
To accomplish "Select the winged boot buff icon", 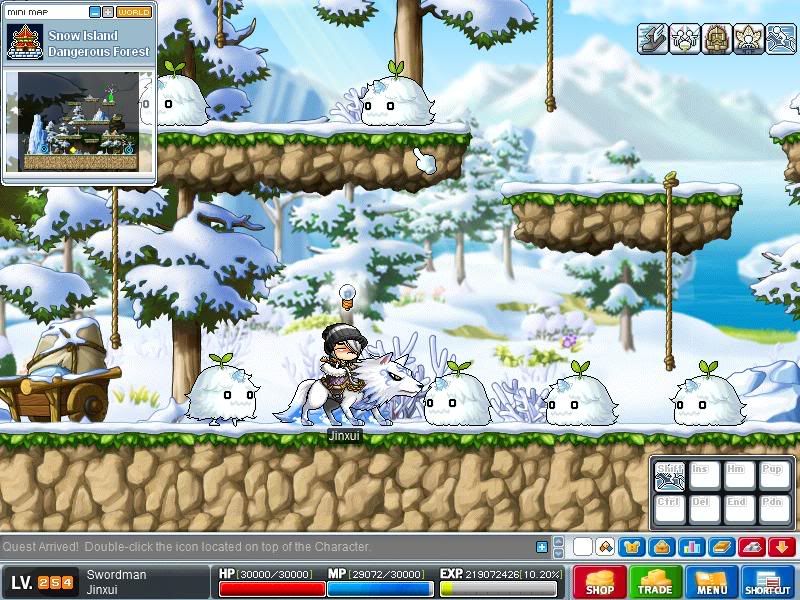I will click(x=653, y=38).
